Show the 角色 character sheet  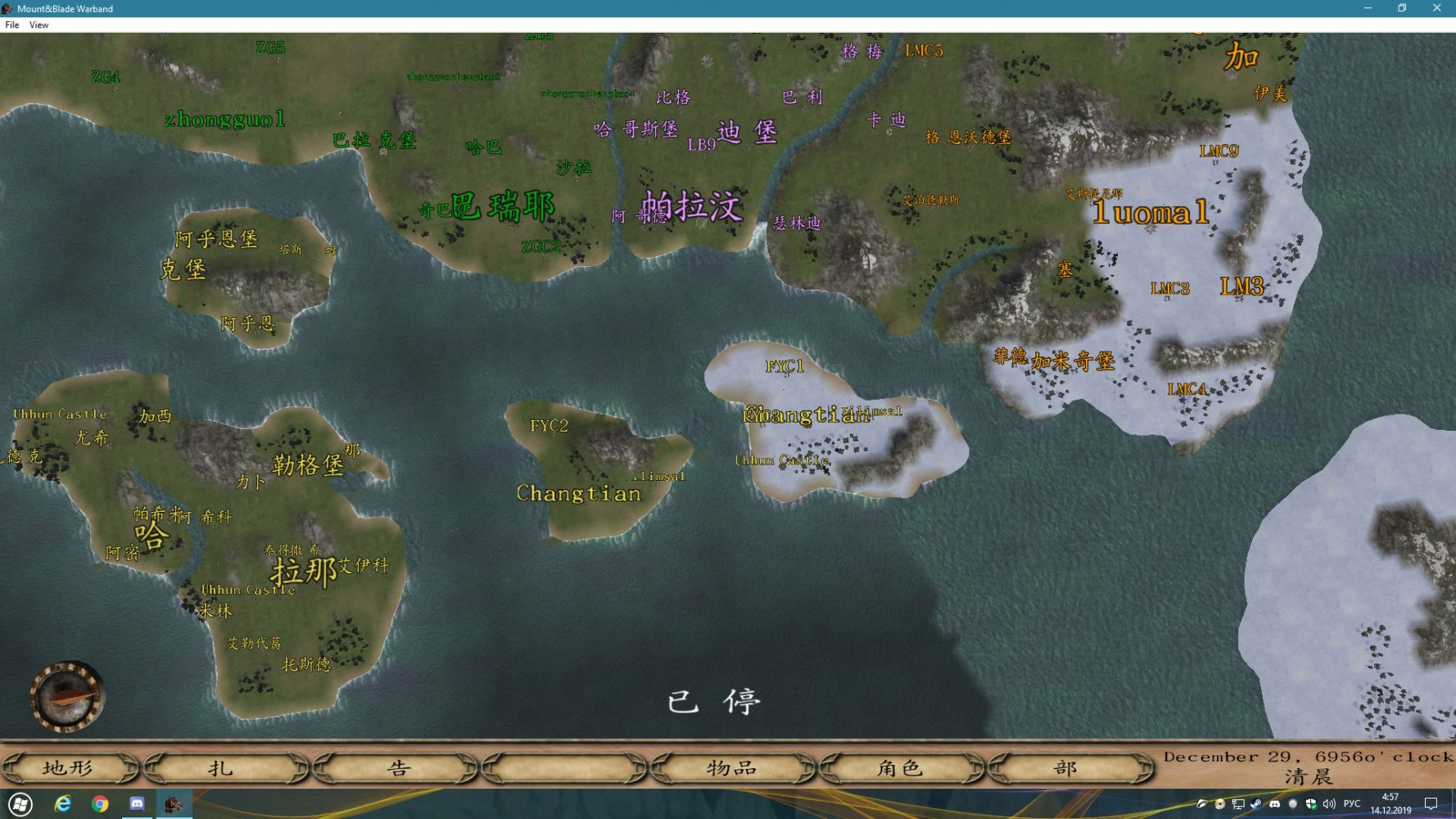901,768
